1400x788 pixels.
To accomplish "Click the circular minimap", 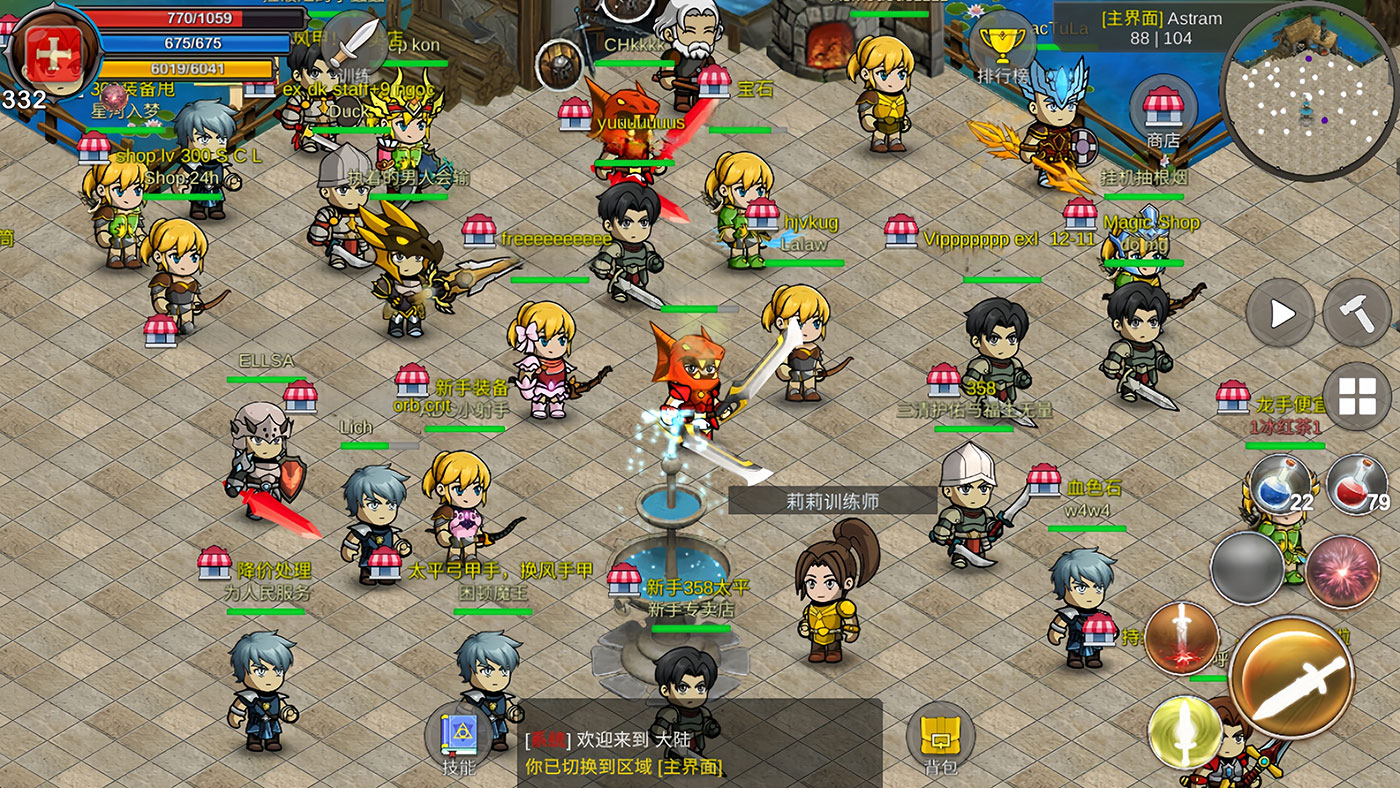I will point(1308,88).
